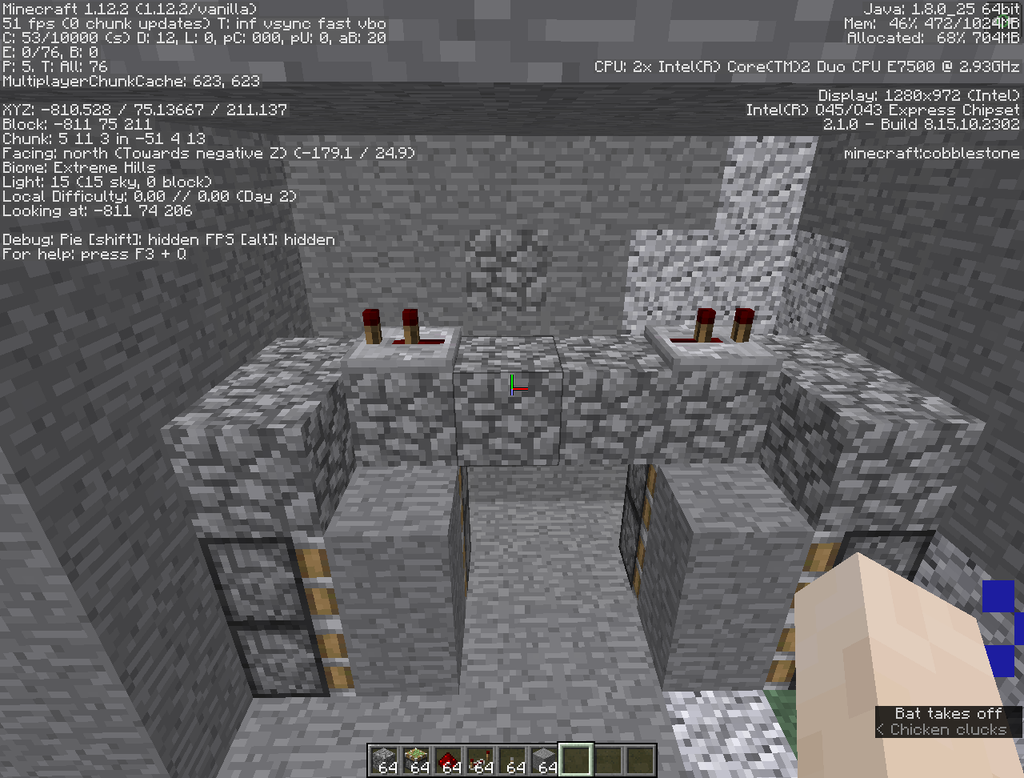Select the cobblestone stack in the hotbar
1024x778 pixels.
[x=385, y=760]
